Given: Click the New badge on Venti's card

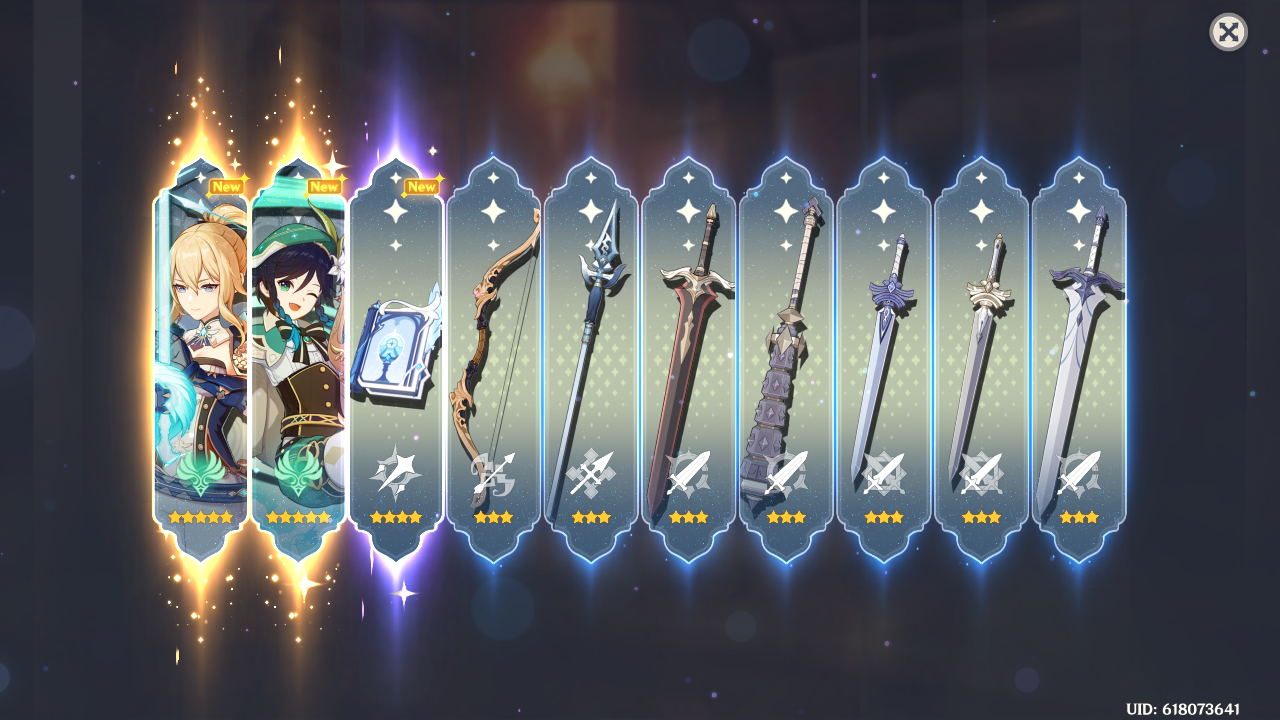Looking at the screenshot, I should click(x=324, y=186).
